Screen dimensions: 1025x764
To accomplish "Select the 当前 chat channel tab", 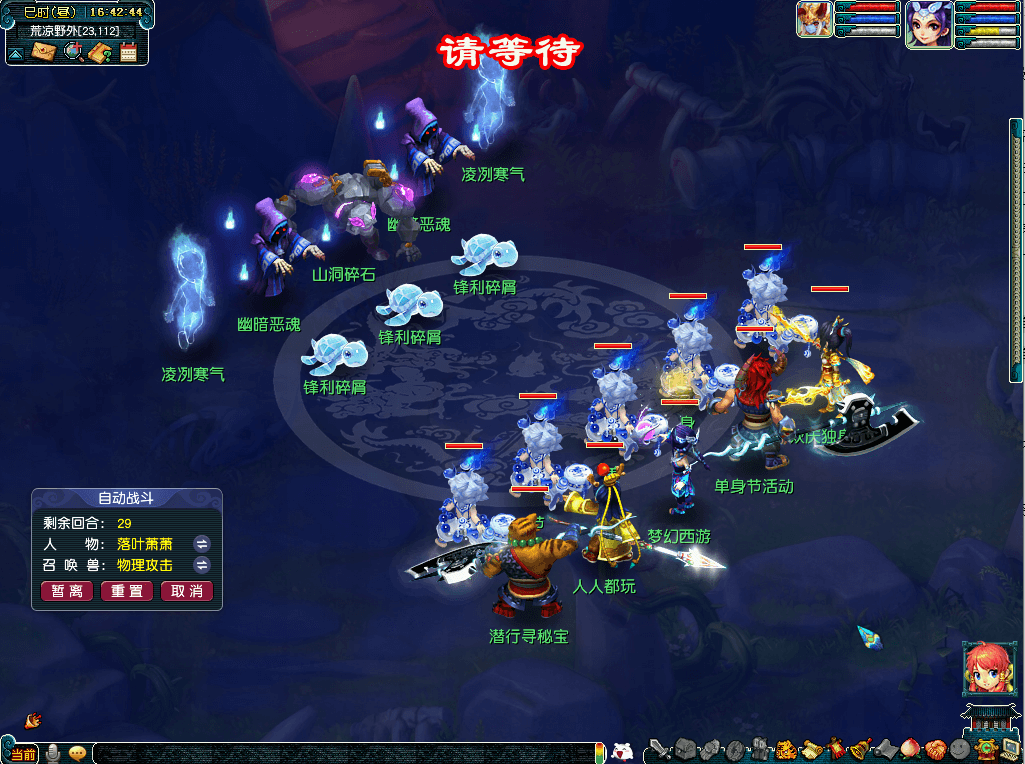I will (23, 754).
